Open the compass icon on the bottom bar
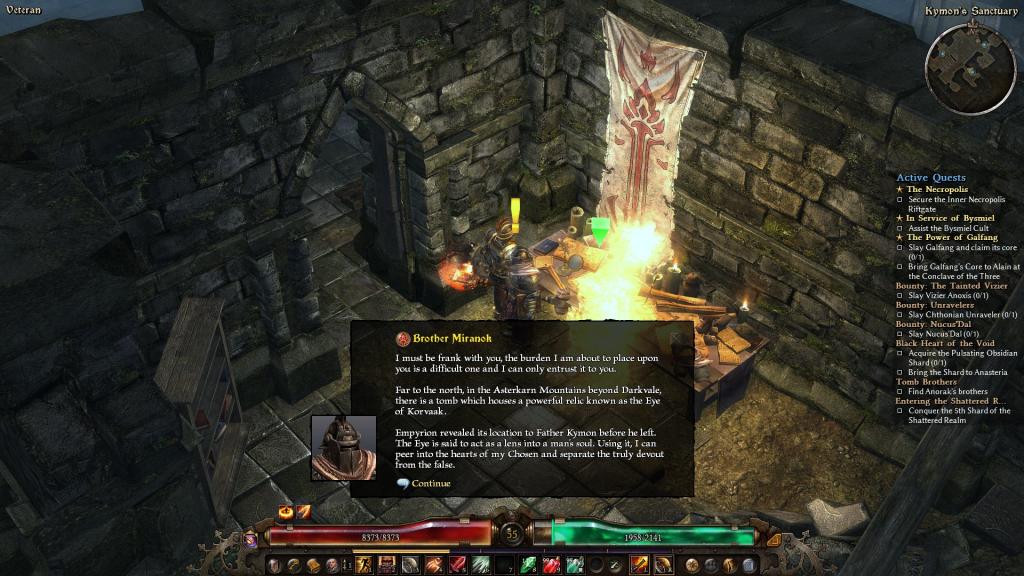 692,565
